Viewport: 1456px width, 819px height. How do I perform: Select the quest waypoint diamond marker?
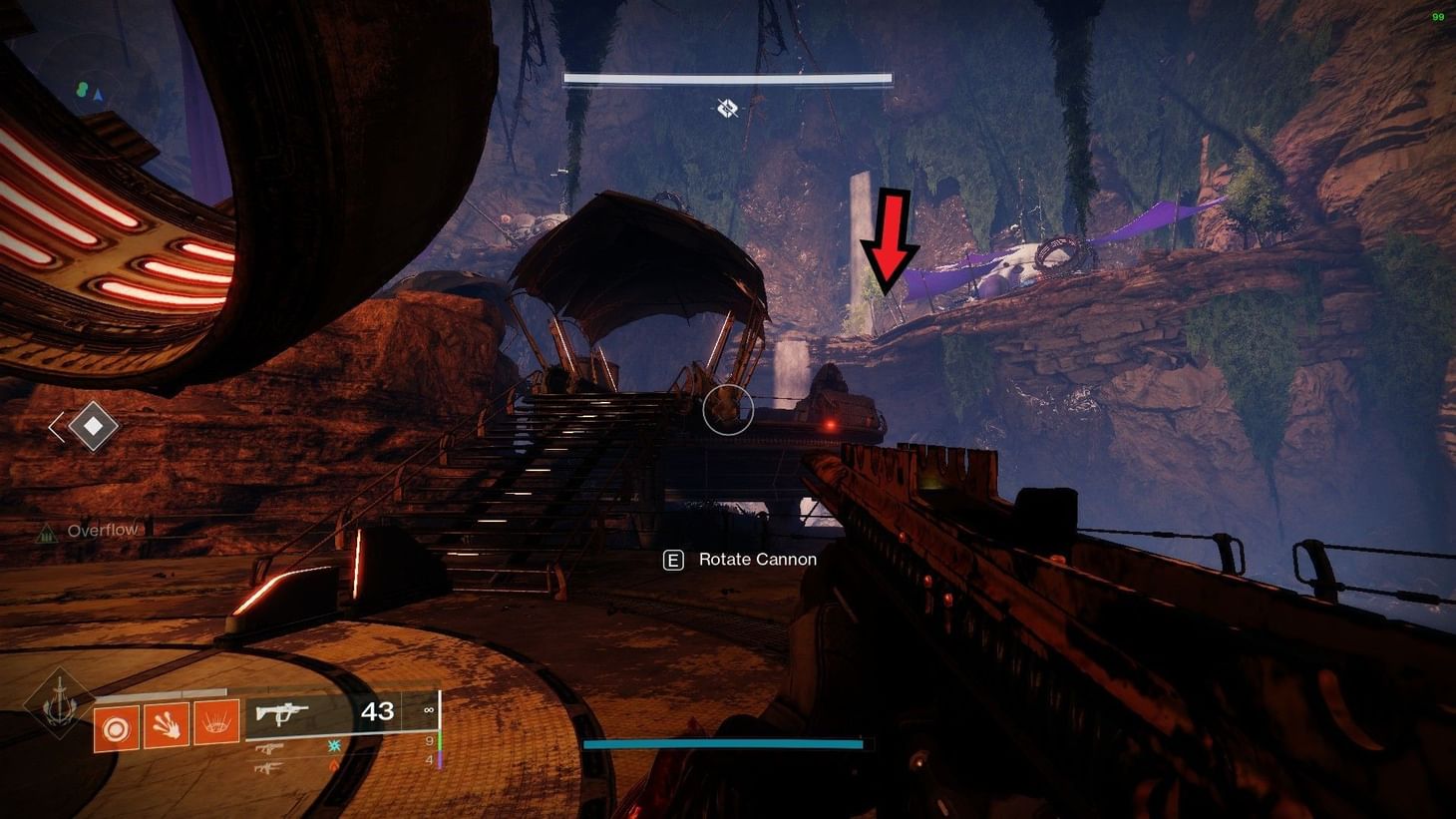click(x=92, y=427)
